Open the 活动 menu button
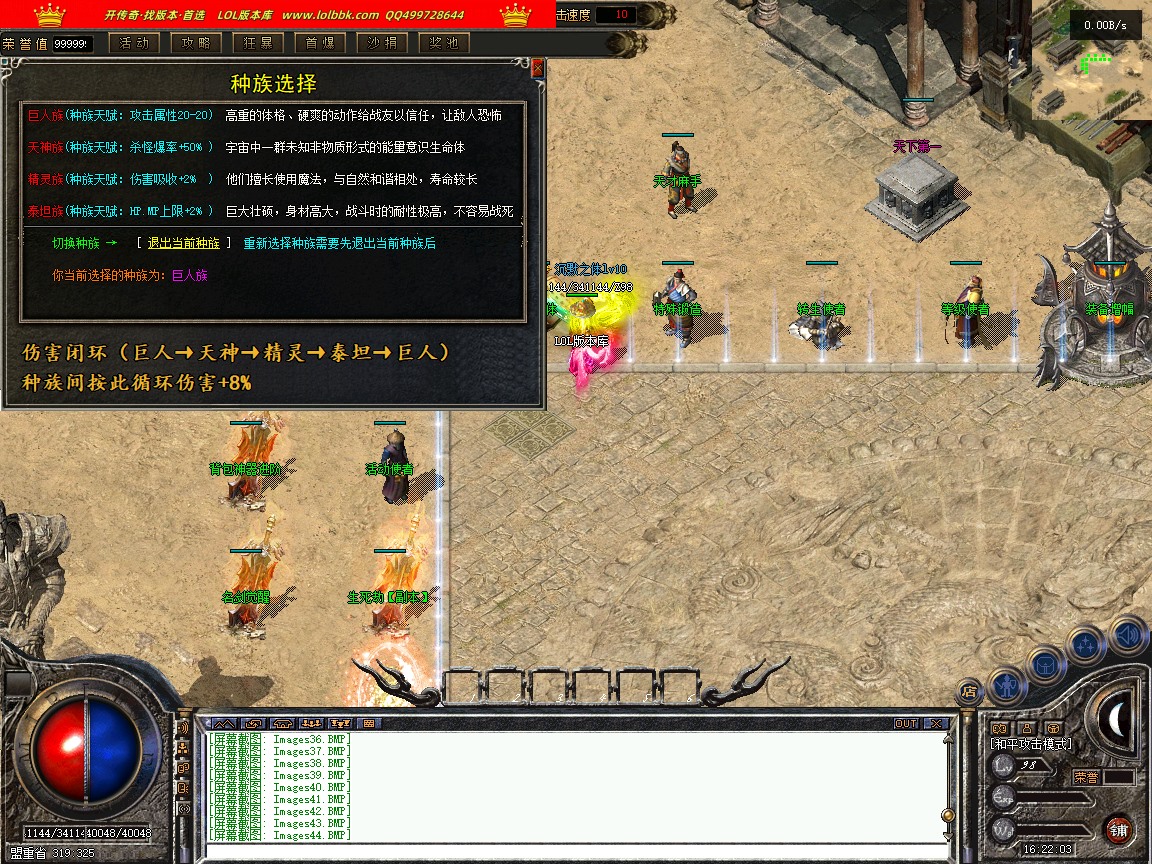1152x864 pixels. click(x=134, y=43)
